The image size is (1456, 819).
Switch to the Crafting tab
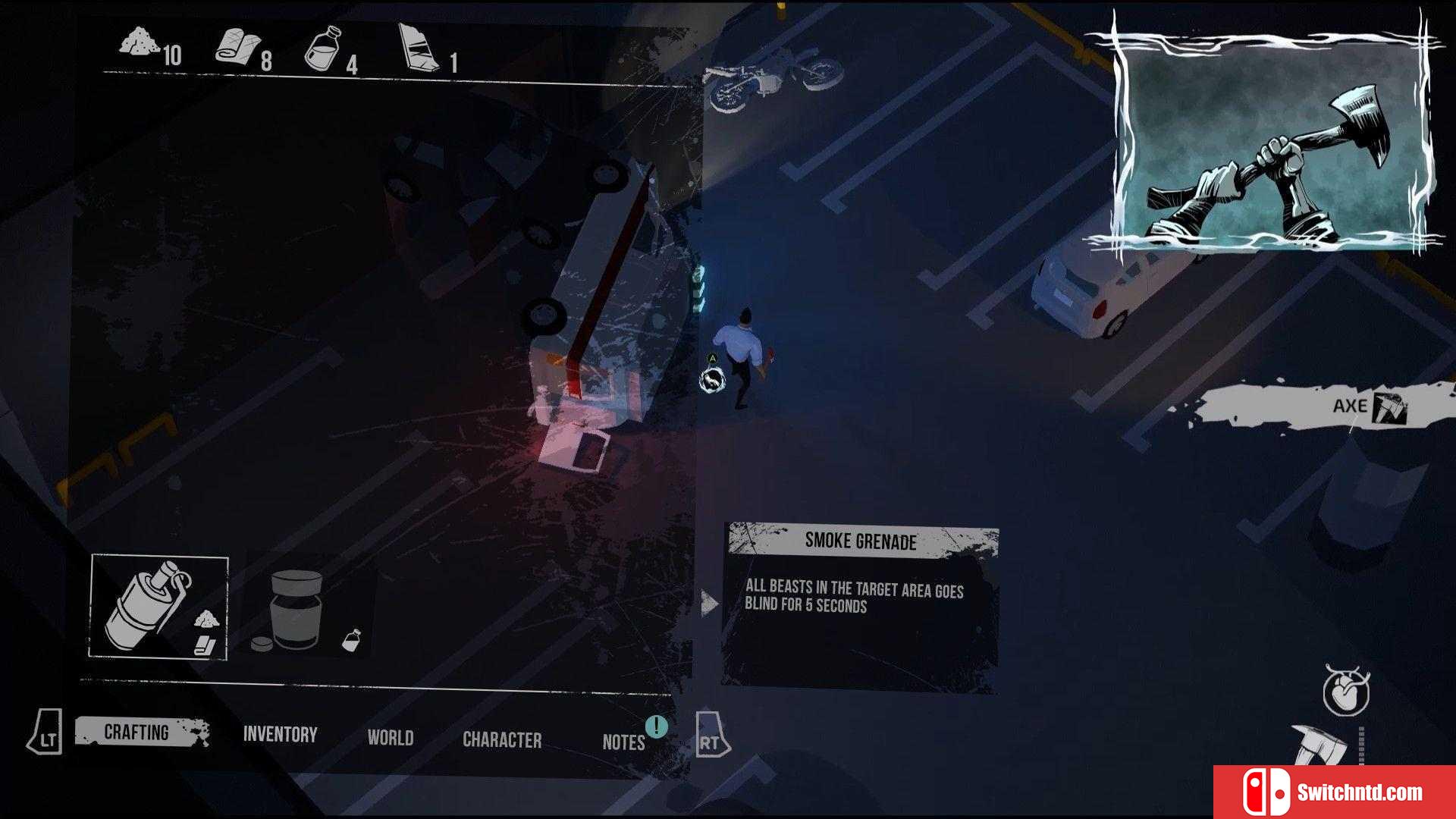coord(138,733)
